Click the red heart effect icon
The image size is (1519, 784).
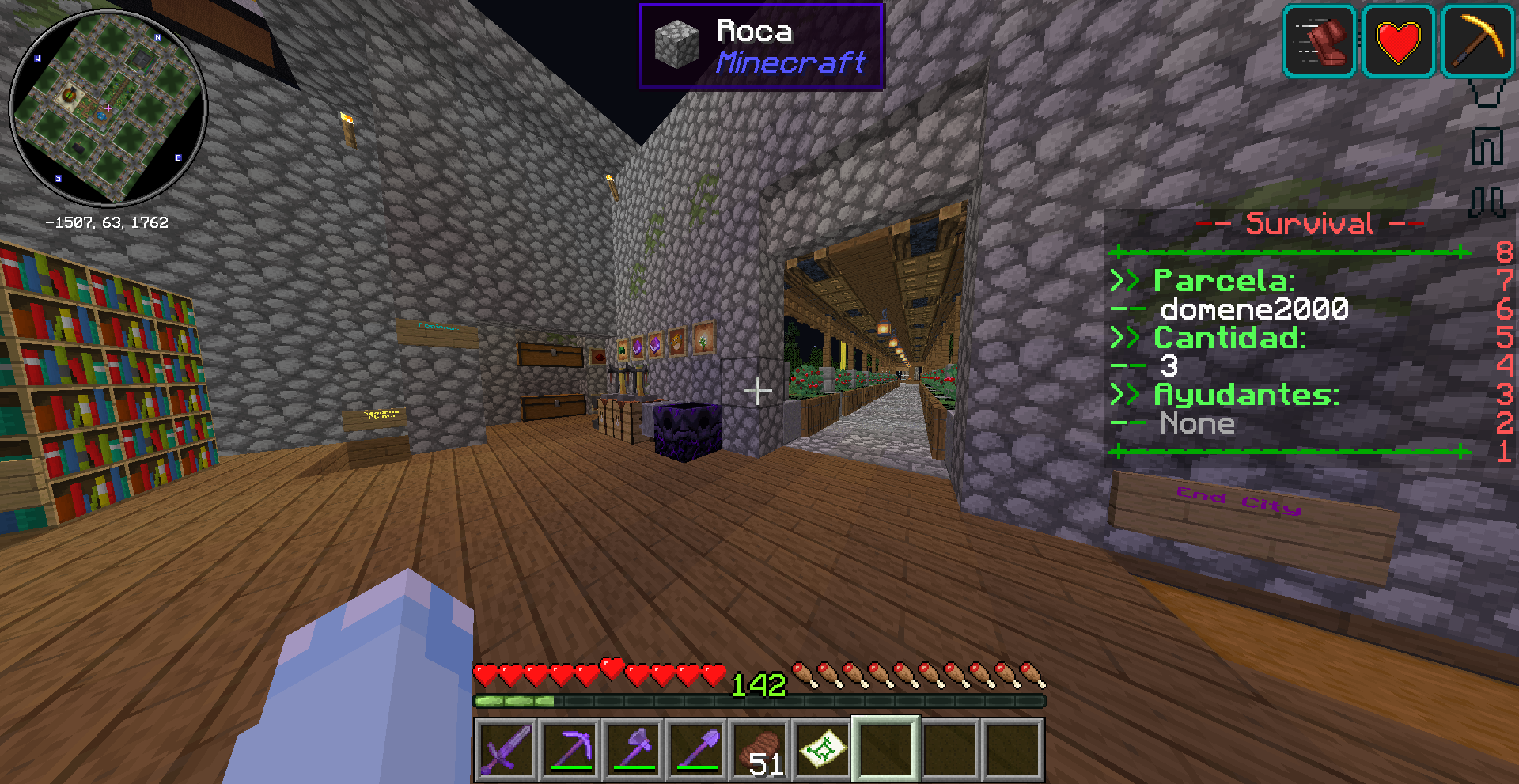1398,41
